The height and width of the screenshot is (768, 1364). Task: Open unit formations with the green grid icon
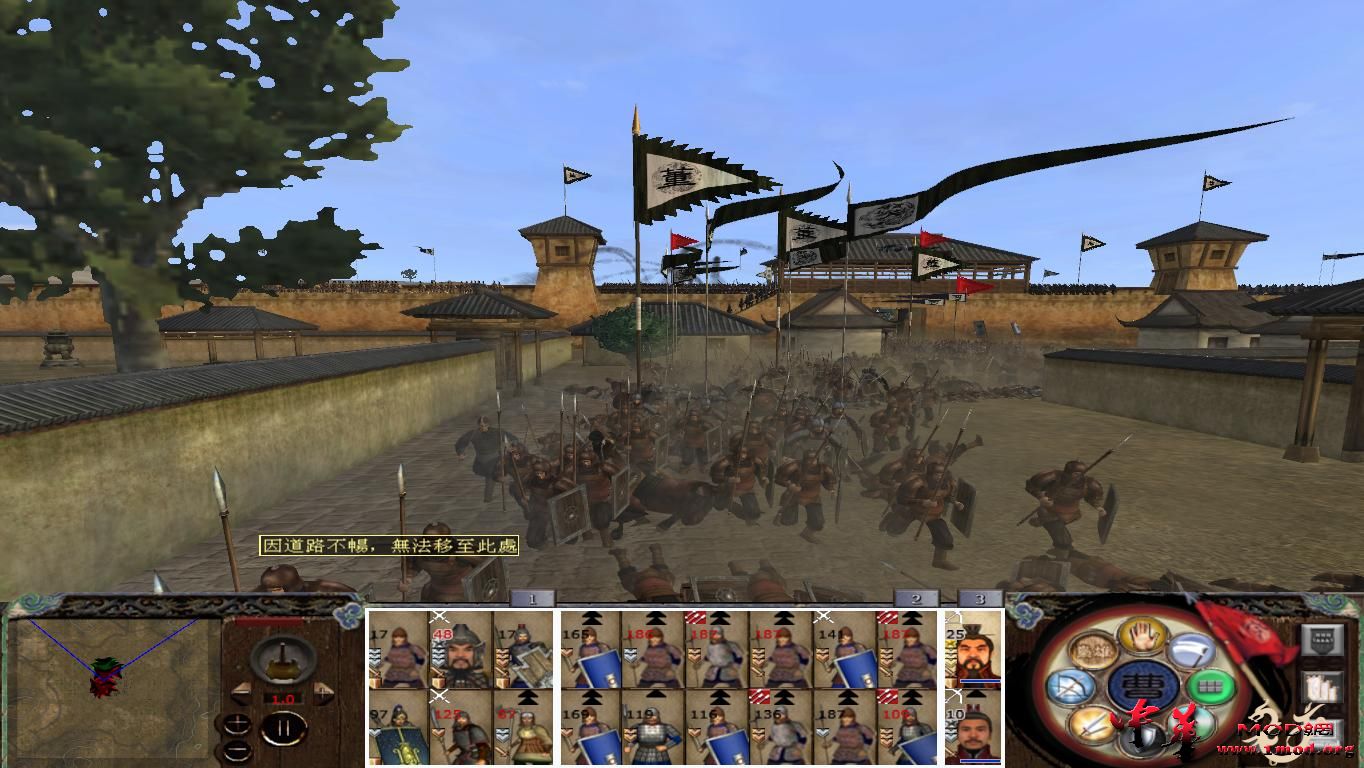click(x=1211, y=688)
